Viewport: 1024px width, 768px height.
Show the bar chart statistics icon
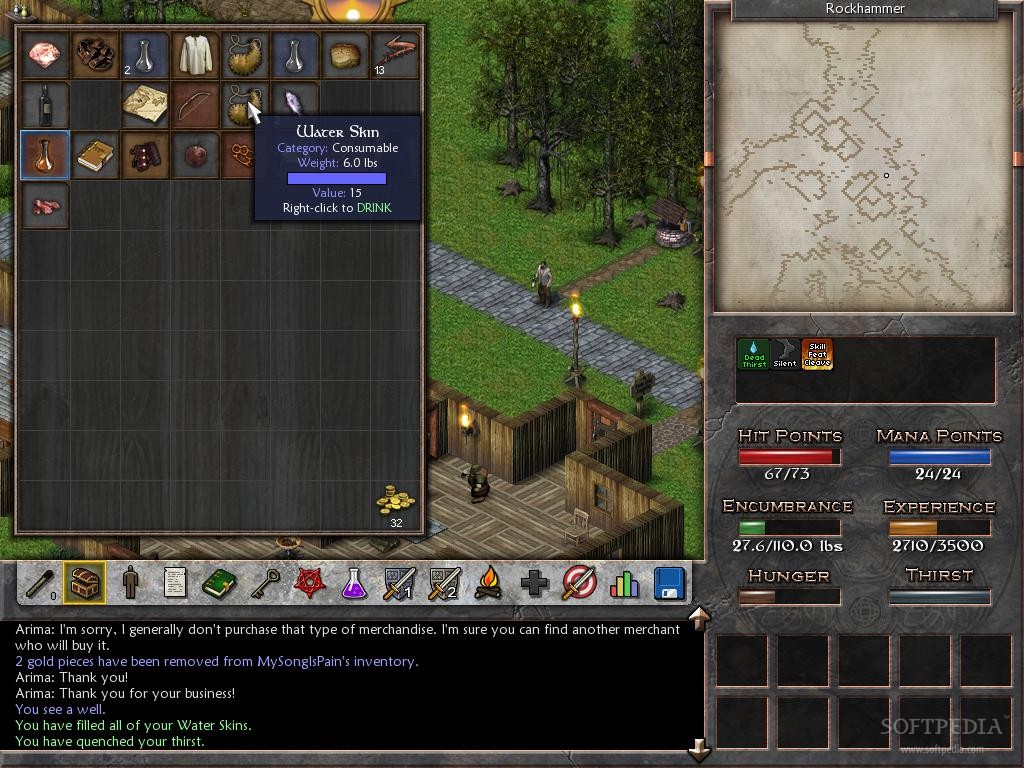point(624,582)
